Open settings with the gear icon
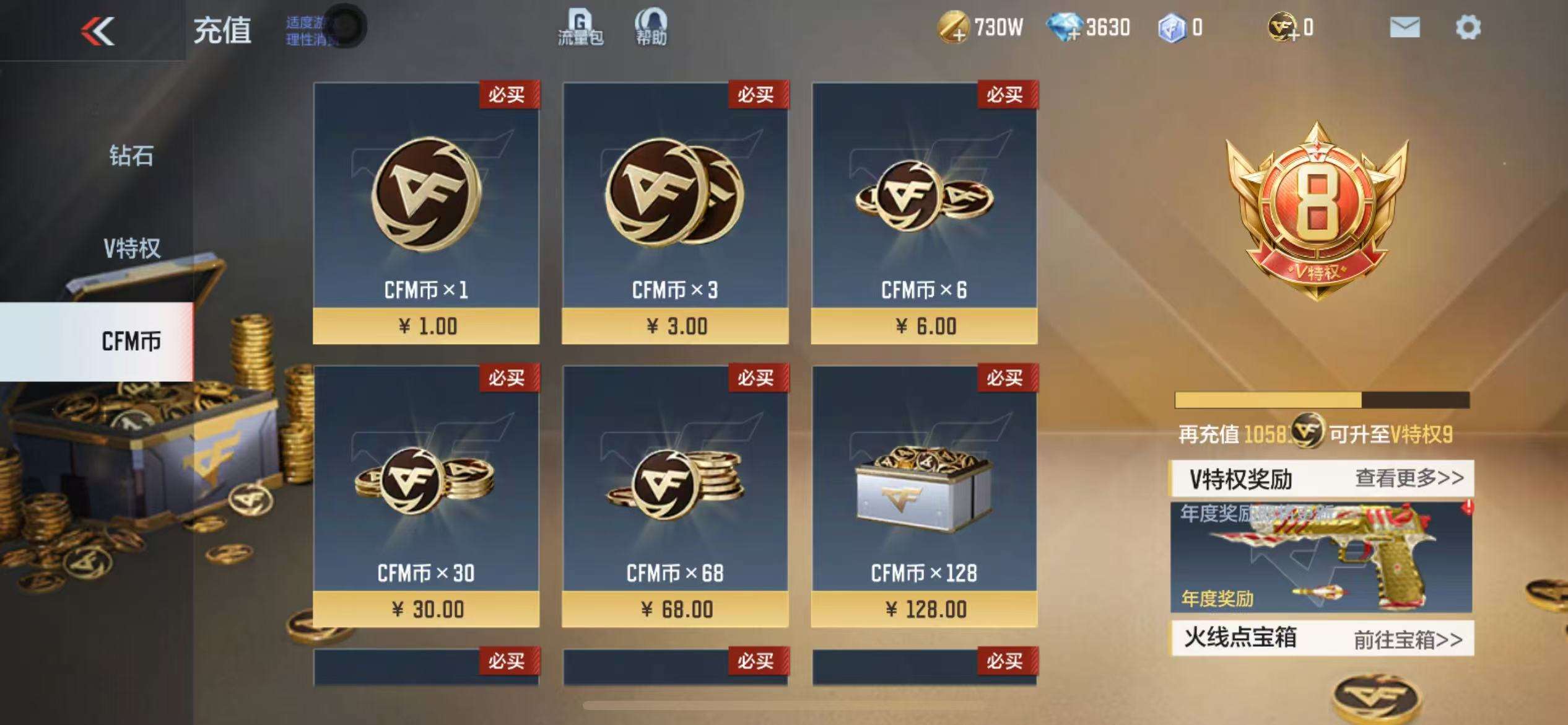This screenshot has width=1568, height=725. 1468,28
